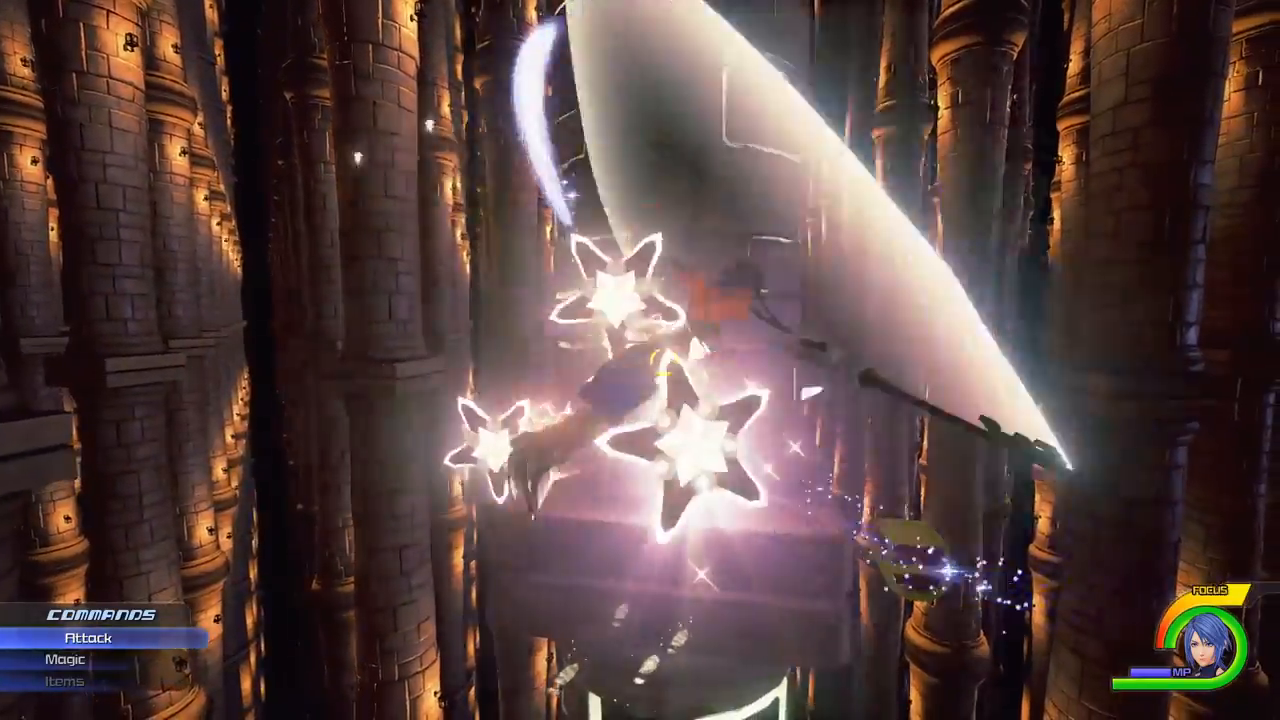Open the Items command
The height and width of the screenshot is (720, 1280).
(65, 682)
